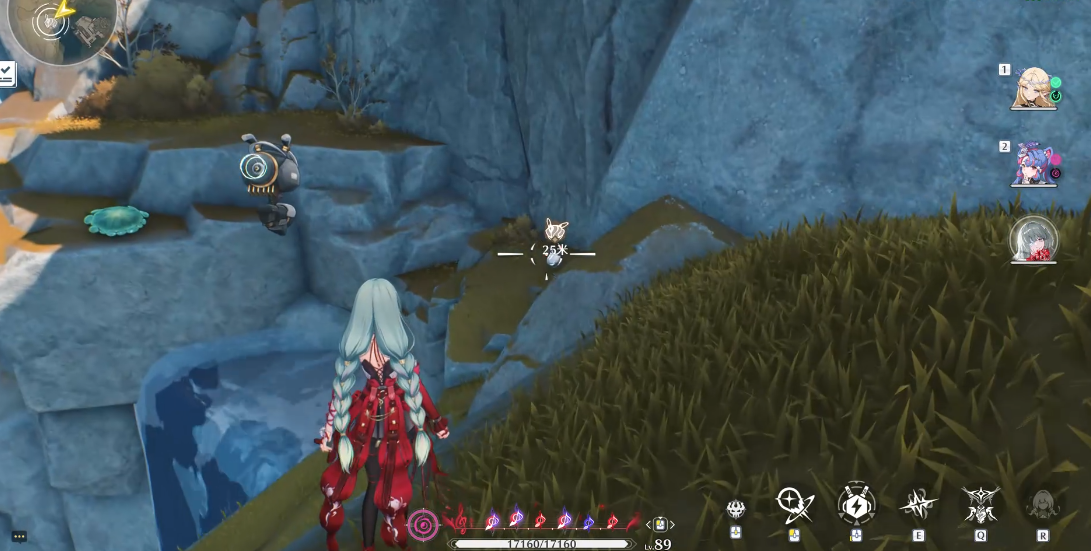This screenshot has width=1091, height=551.
Task: Select the gray-haired active character portrait
Action: [x=1033, y=240]
